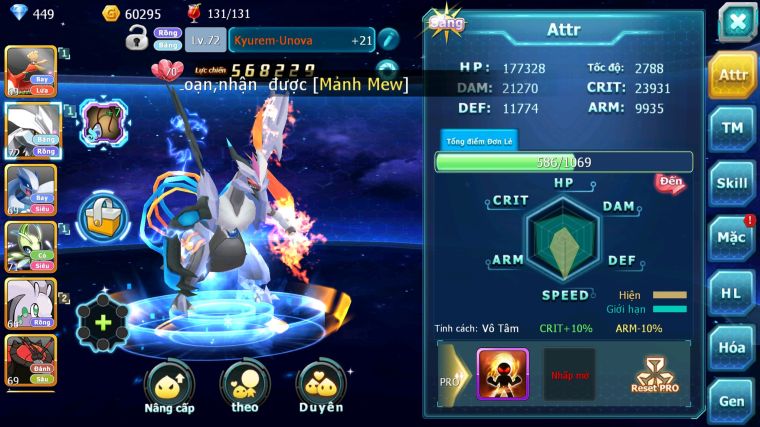Tap the Nâng cấp upgrade button

click(x=169, y=387)
